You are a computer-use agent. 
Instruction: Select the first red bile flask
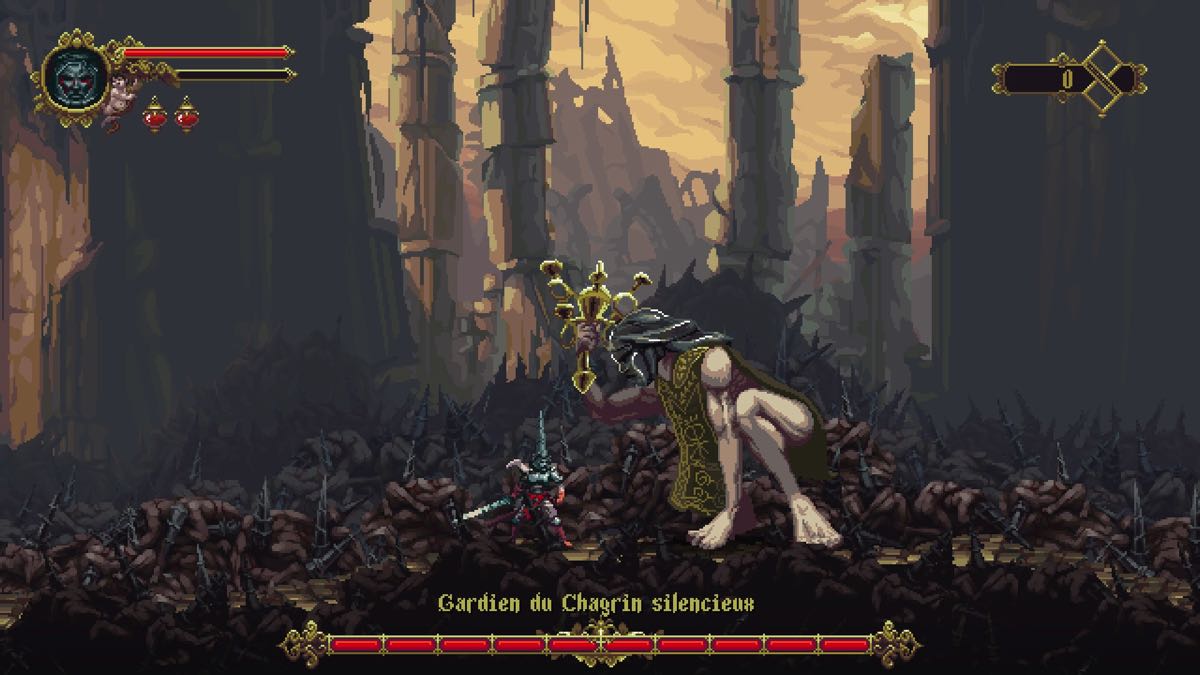pyautogui.click(x=155, y=116)
